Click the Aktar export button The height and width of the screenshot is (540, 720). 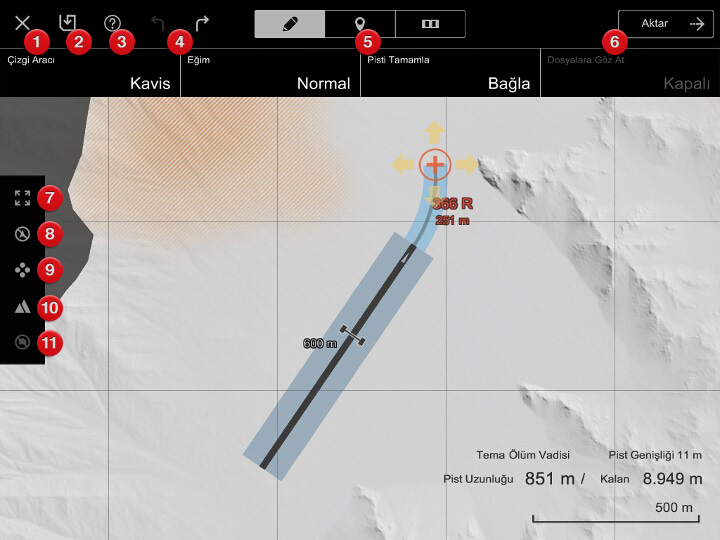665,24
